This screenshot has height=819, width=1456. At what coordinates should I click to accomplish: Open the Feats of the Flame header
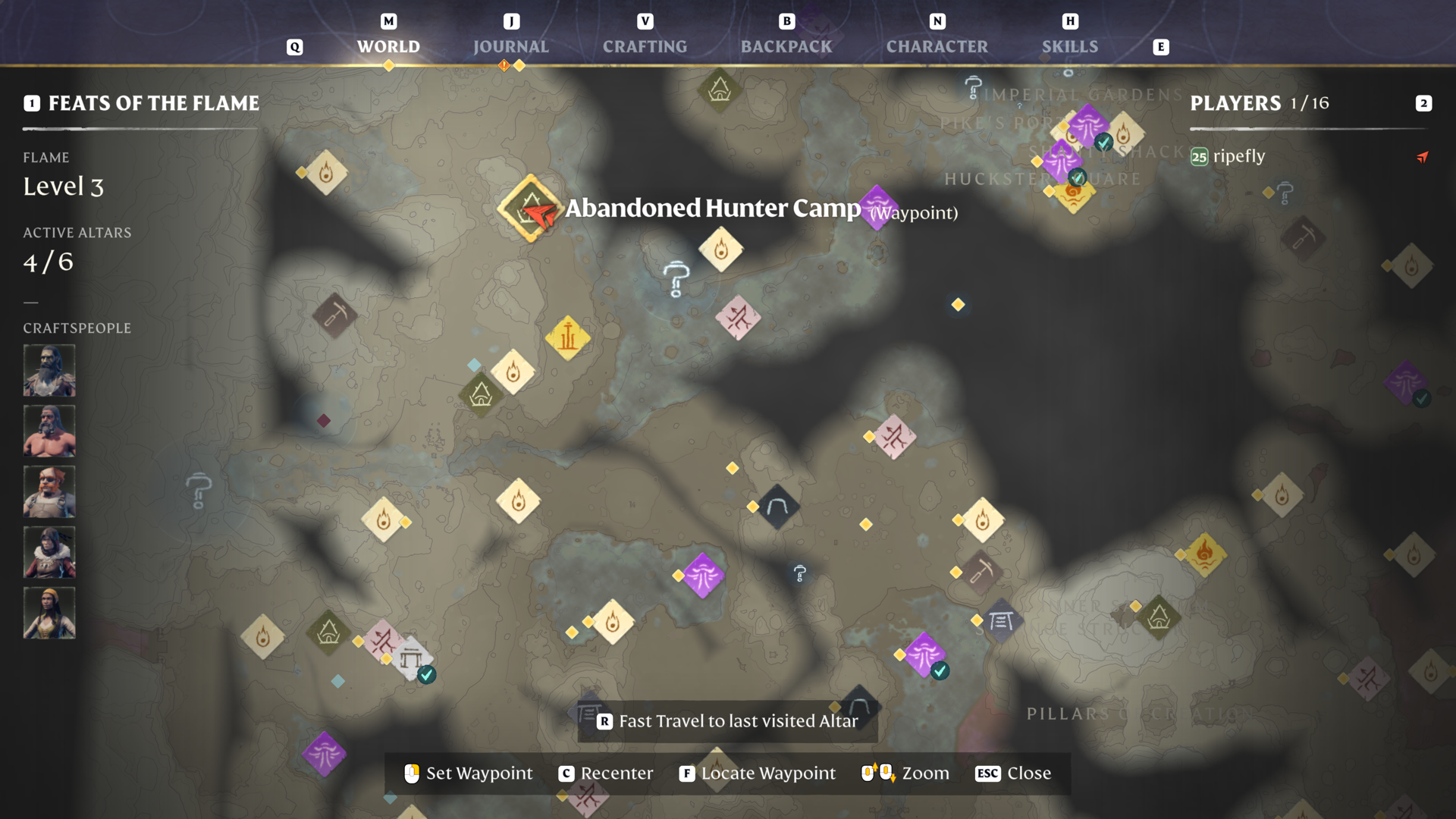click(153, 103)
